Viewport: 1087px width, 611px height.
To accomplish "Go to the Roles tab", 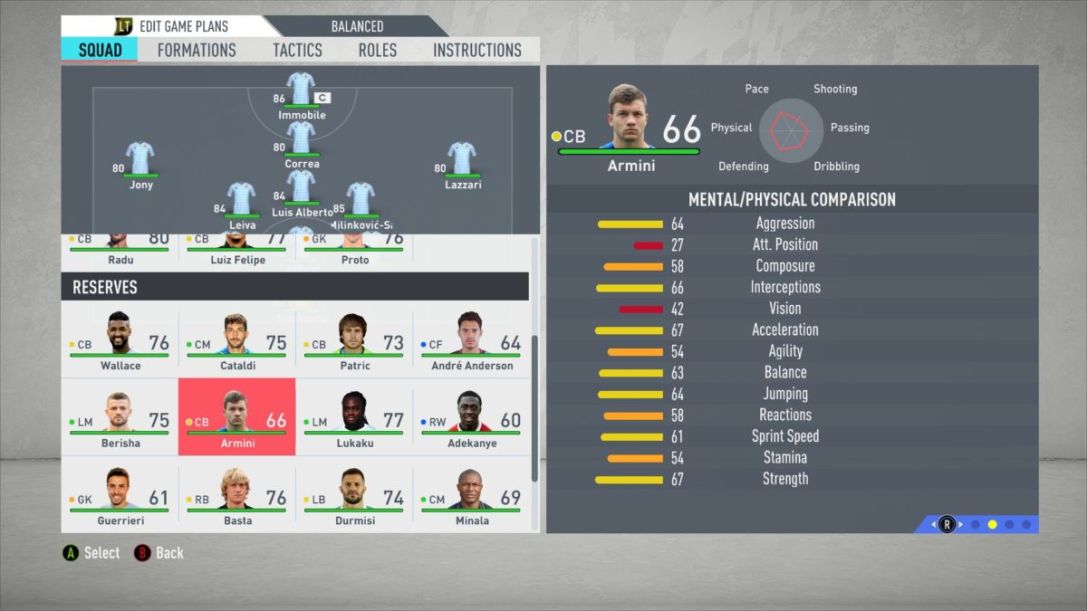I will click(377, 50).
